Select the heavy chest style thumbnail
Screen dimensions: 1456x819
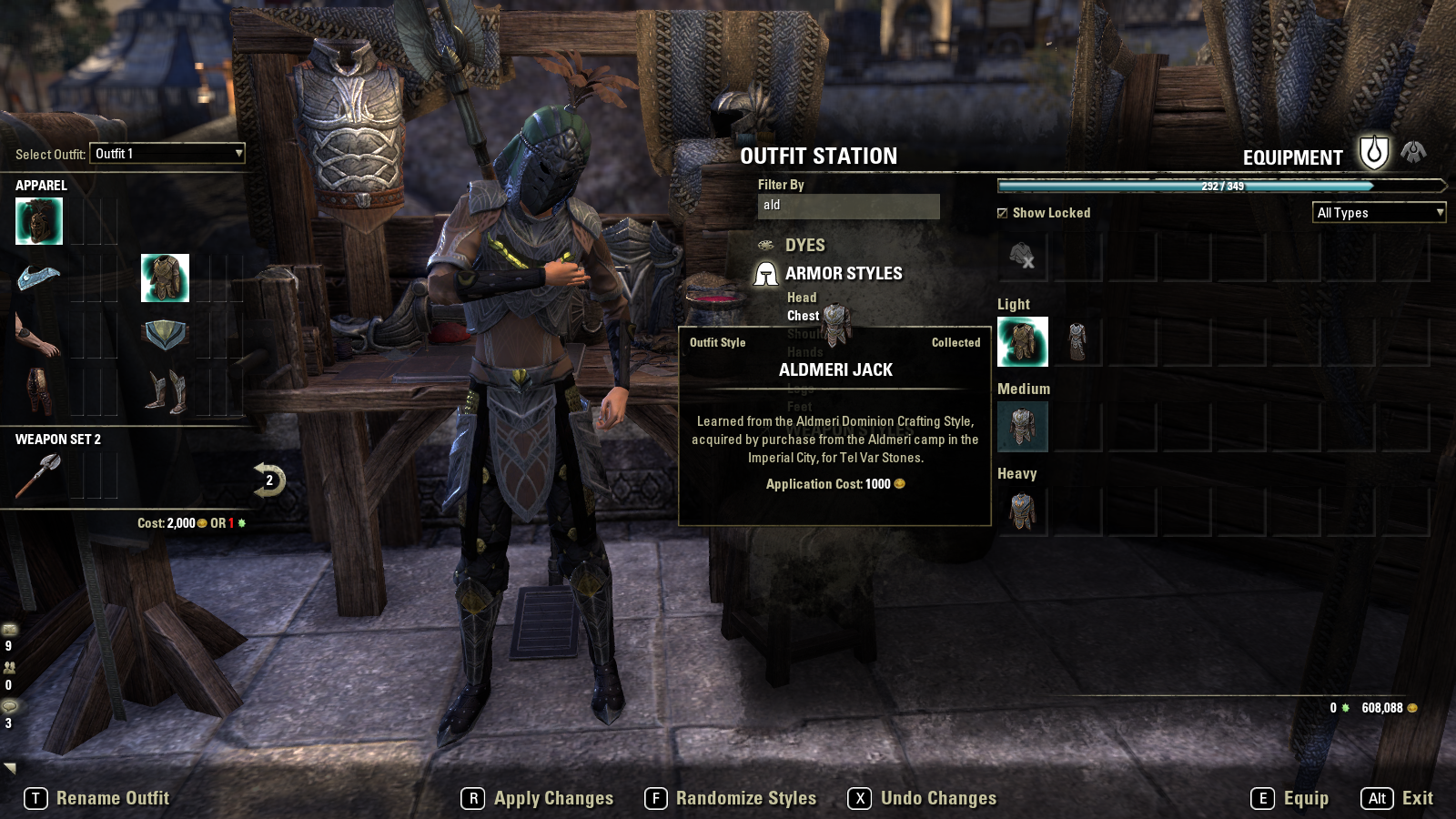(x=1023, y=511)
